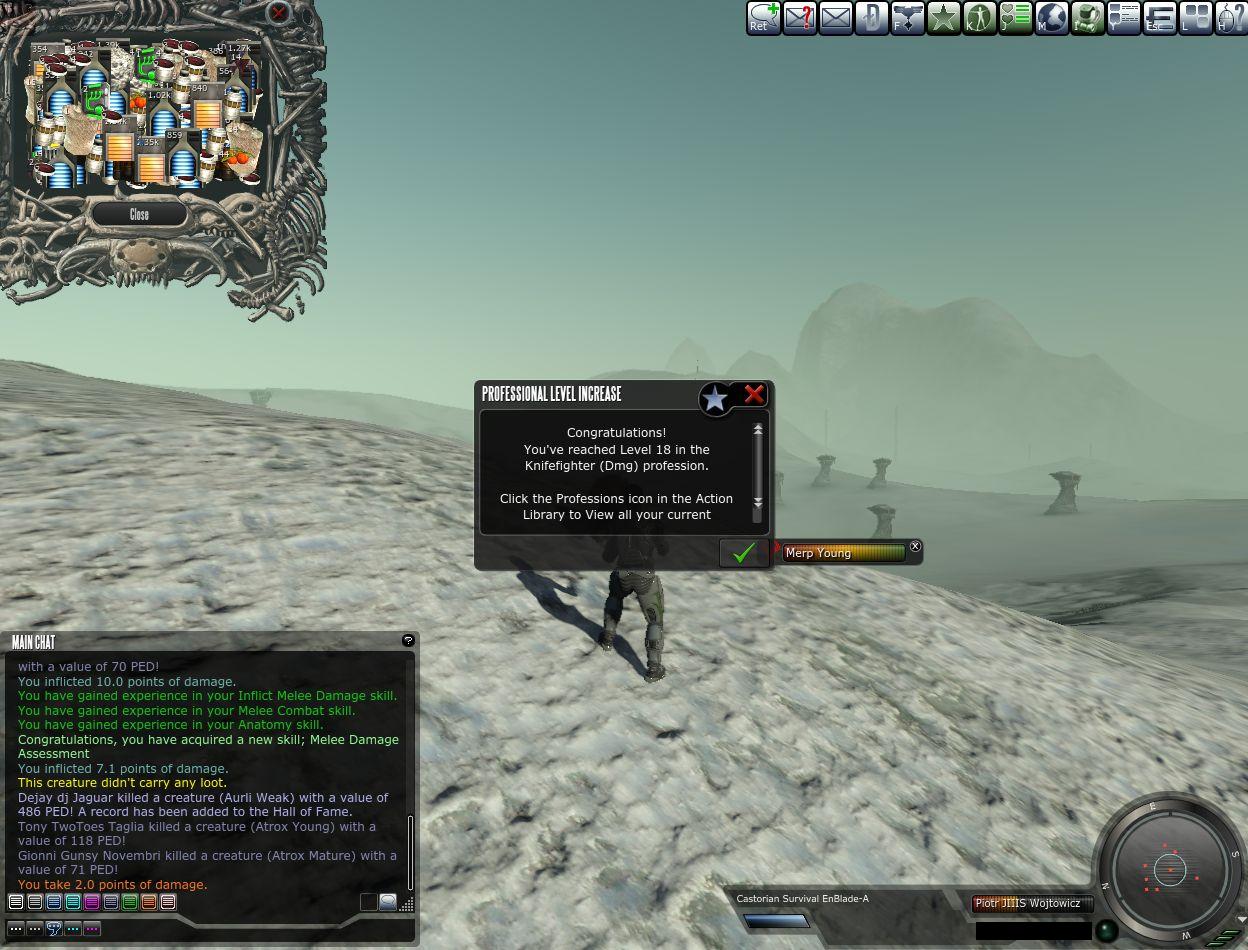Open the green backpack inventory icon

[x=1087, y=18]
